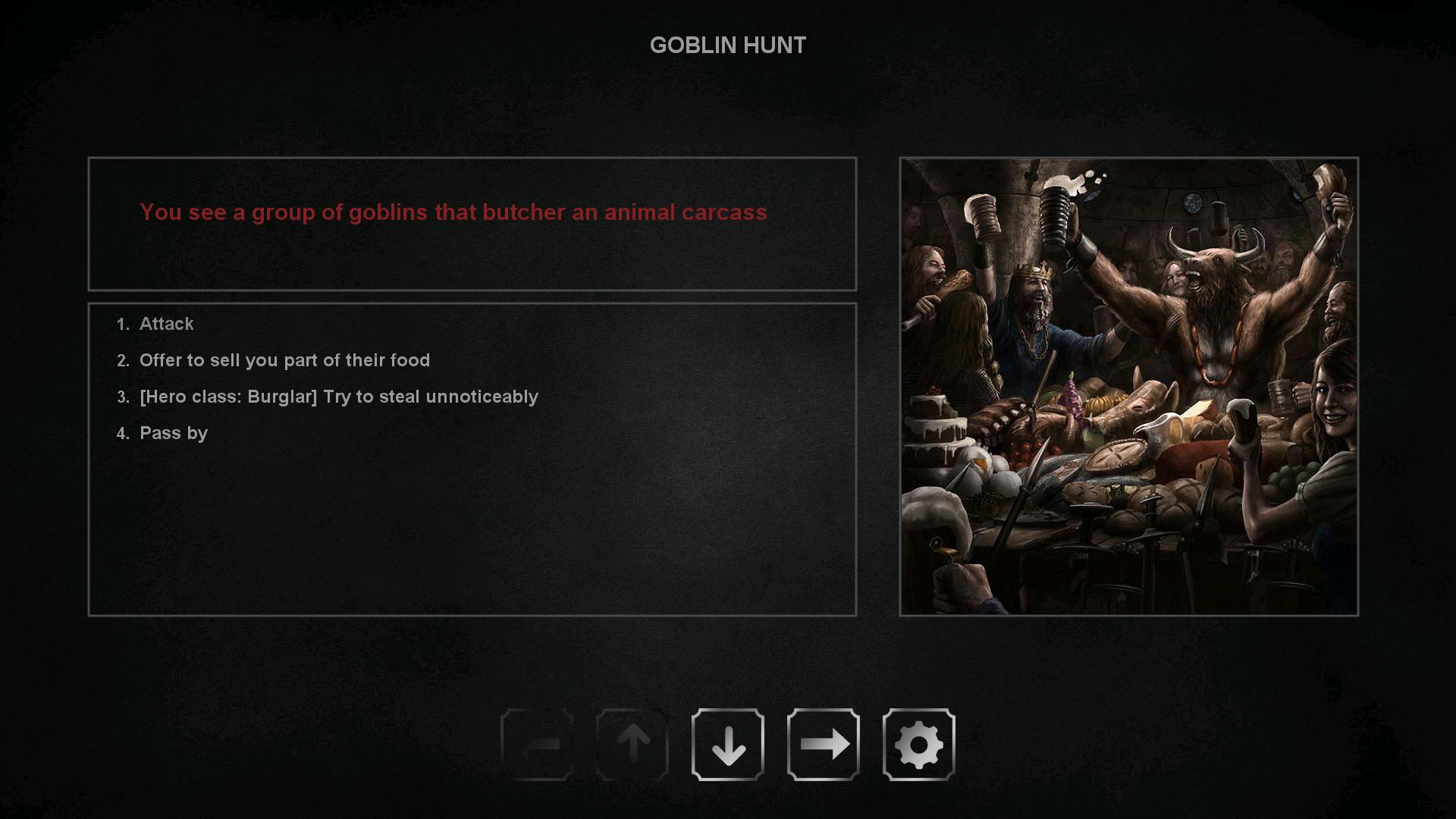Choose Pass by
Image resolution: width=1456 pixels, height=819 pixels.
tap(174, 433)
